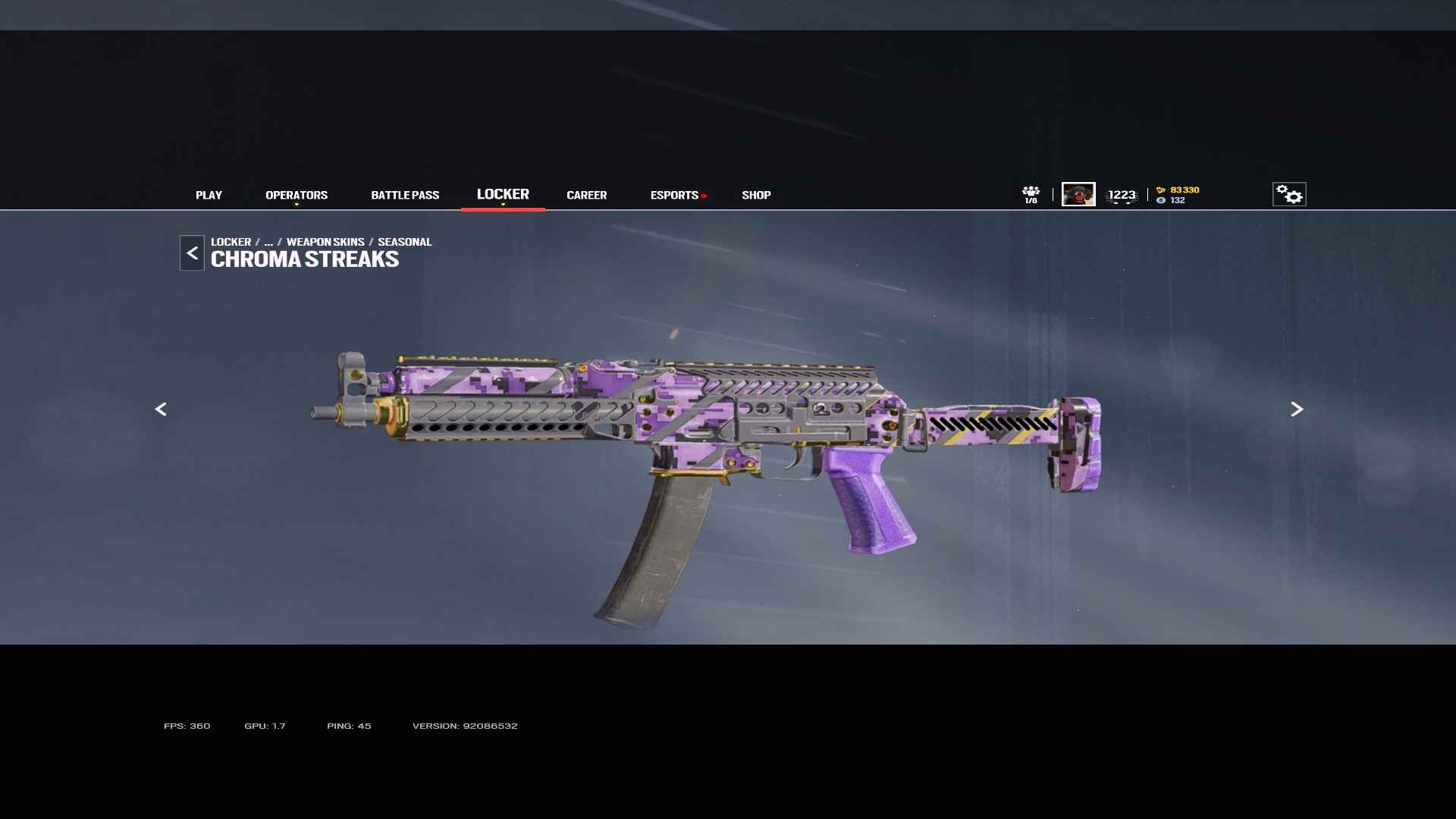Click the Locker breadcrumb link
Image resolution: width=1456 pixels, height=819 pixels.
coord(231,242)
